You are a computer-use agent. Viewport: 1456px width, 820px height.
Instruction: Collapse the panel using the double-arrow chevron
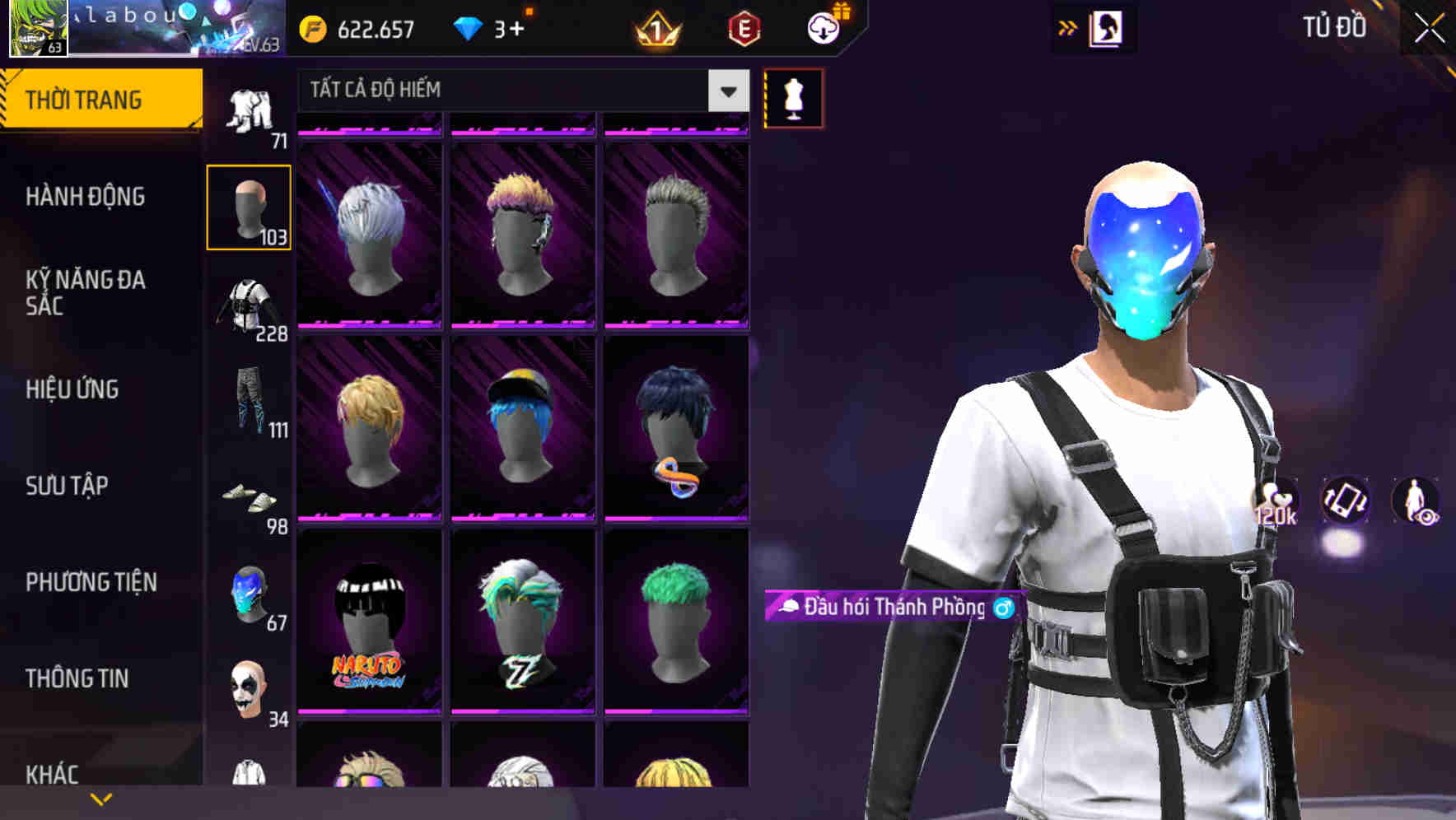pyautogui.click(x=1067, y=27)
